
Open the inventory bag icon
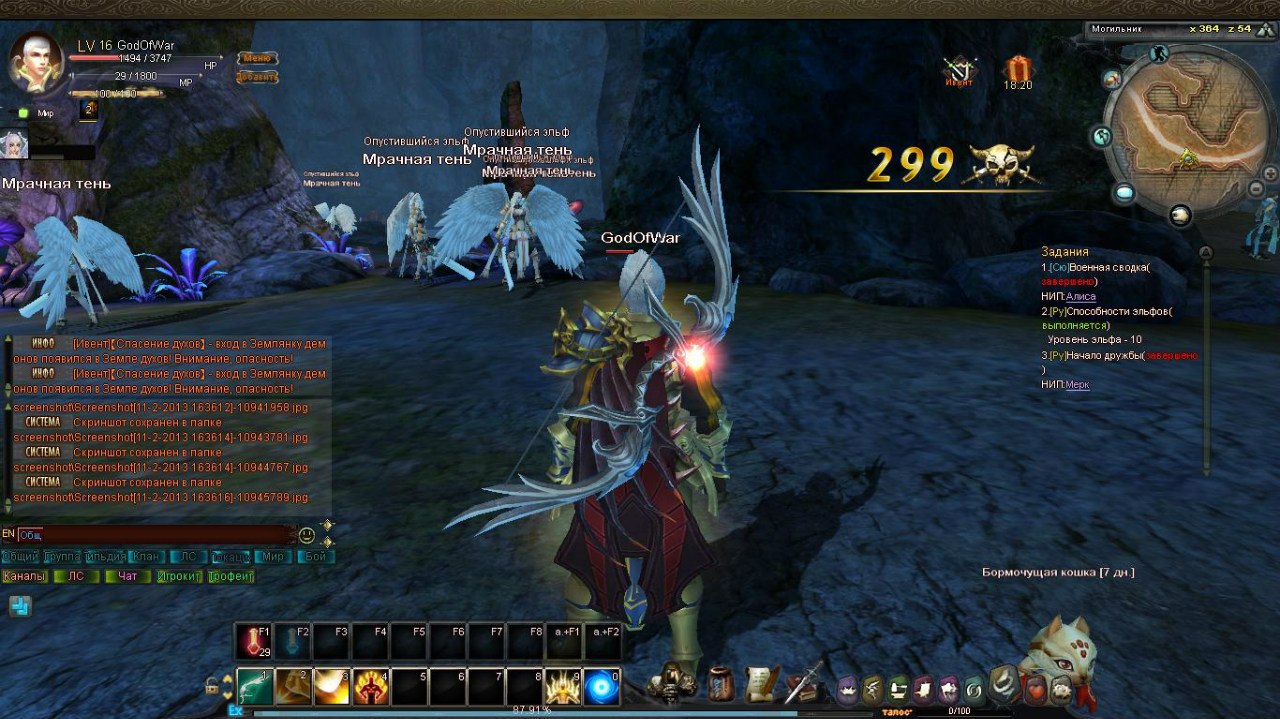click(x=720, y=684)
